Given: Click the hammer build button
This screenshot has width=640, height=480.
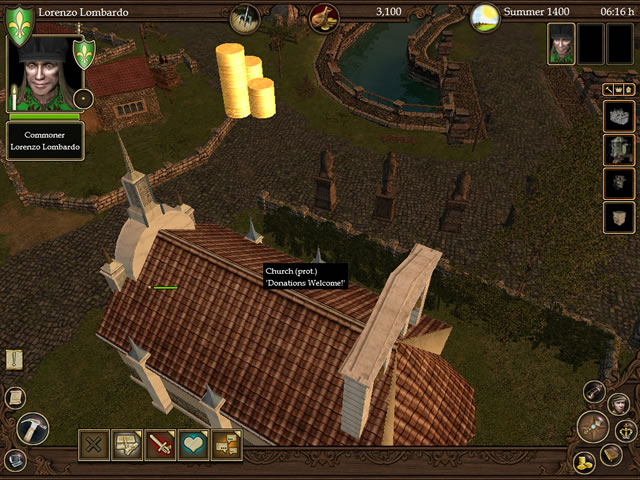Looking at the screenshot, I should (33, 429).
